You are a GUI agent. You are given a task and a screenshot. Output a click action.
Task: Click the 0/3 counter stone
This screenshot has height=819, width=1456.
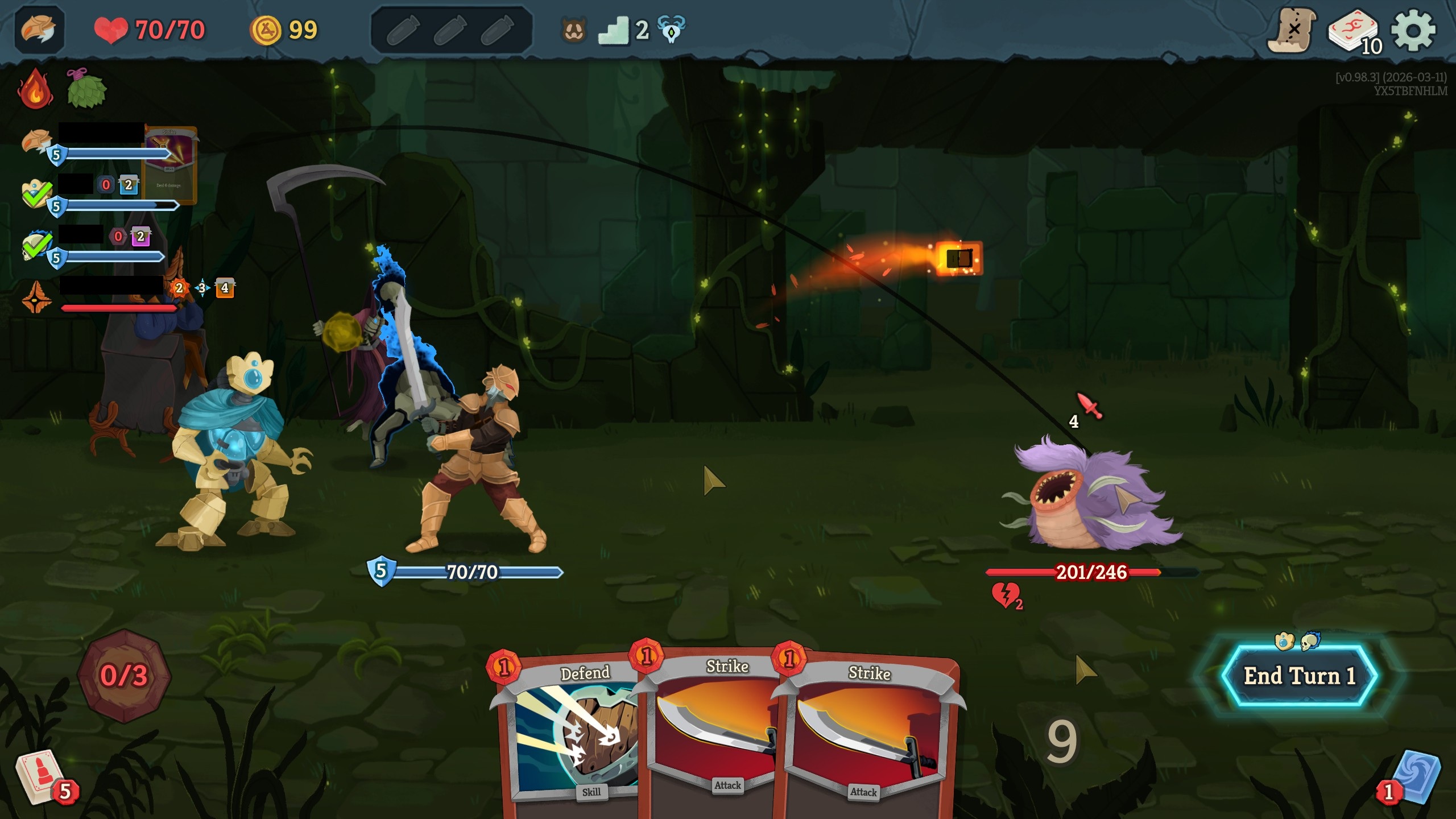point(125,682)
